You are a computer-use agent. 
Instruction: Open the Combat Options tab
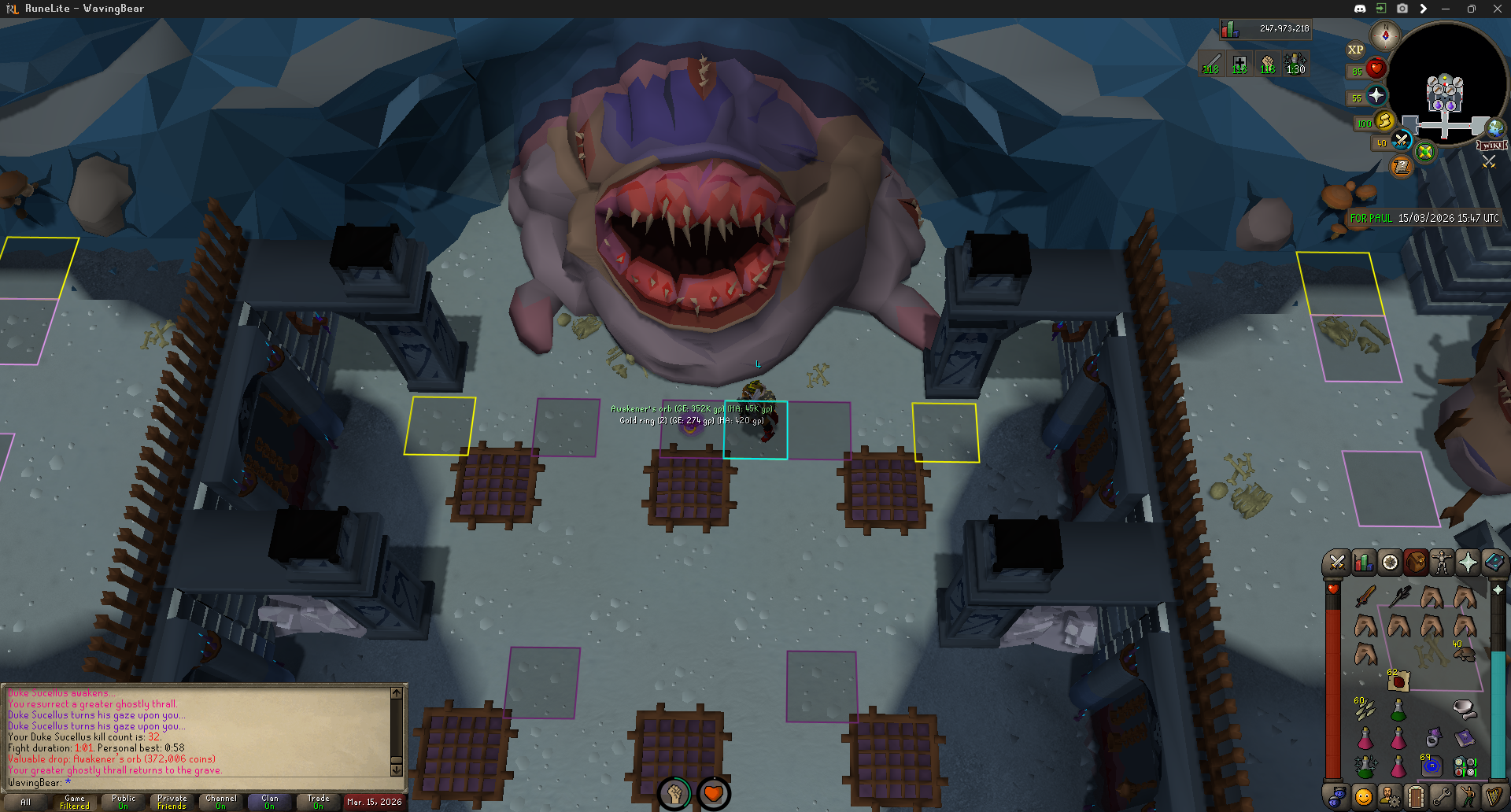click(x=1336, y=563)
